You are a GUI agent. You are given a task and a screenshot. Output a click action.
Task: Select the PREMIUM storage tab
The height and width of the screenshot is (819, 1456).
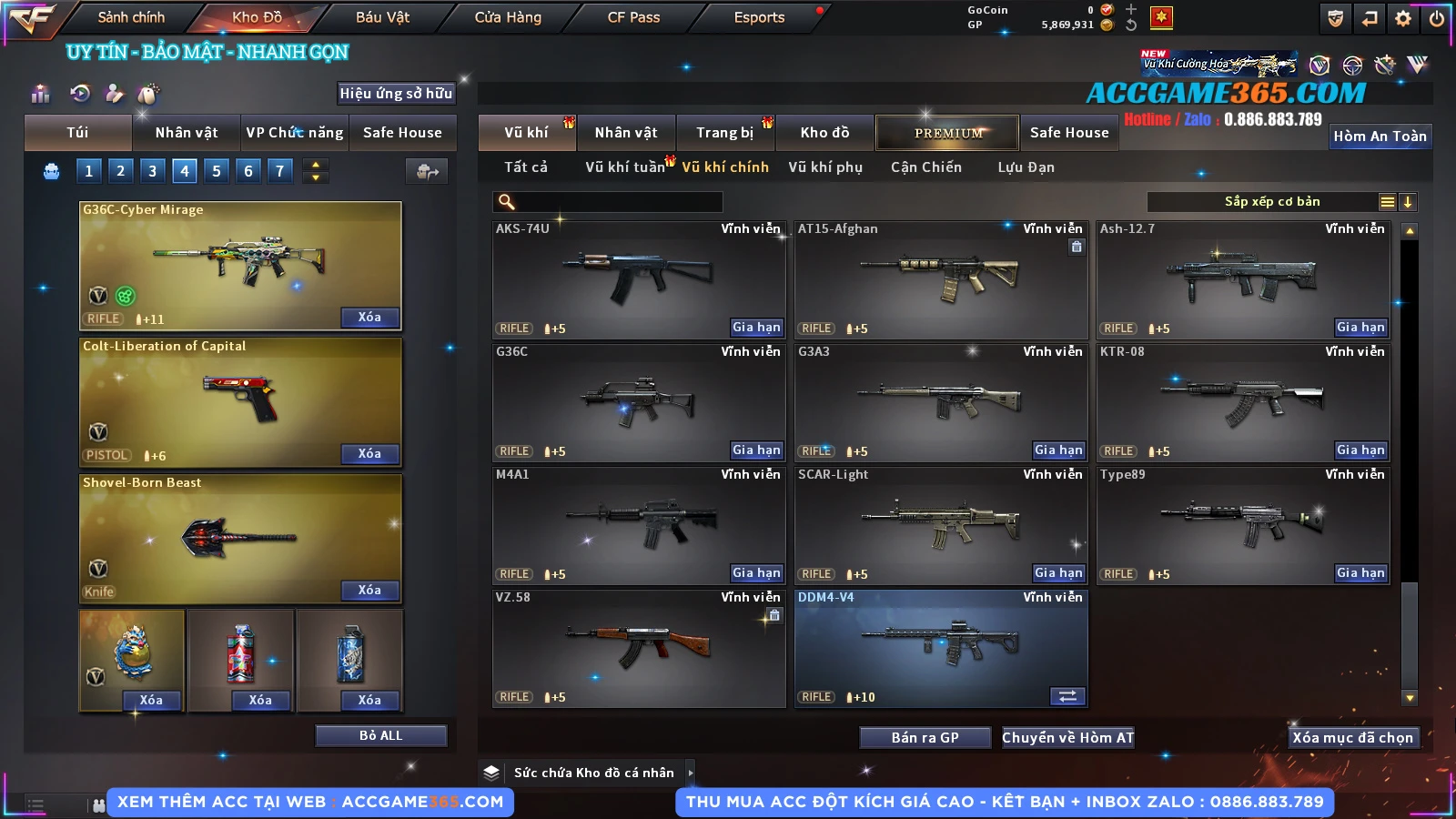pos(947,133)
